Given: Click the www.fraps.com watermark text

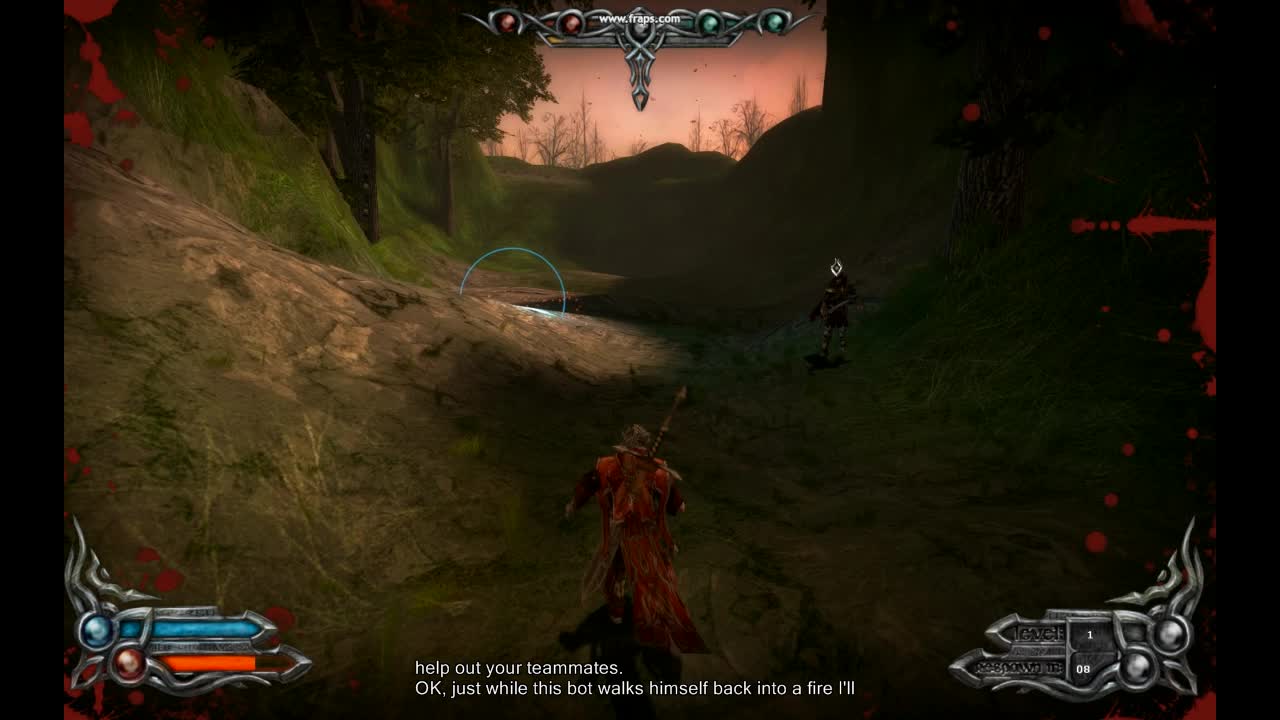Looking at the screenshot, I should (x=640, y=18).
